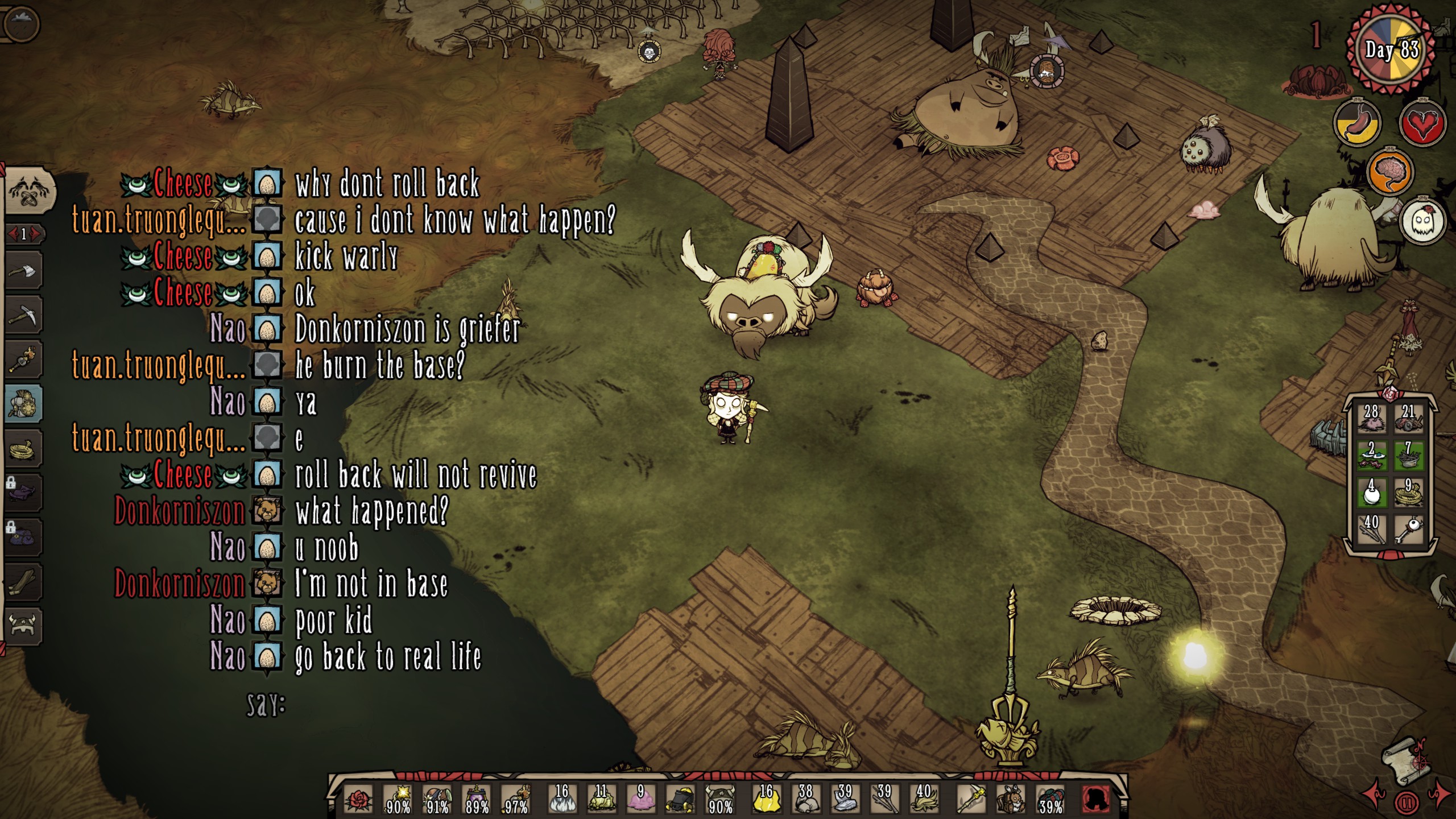Select the rope stack in the backpack
The image size is (1456, 819).
1408,493
